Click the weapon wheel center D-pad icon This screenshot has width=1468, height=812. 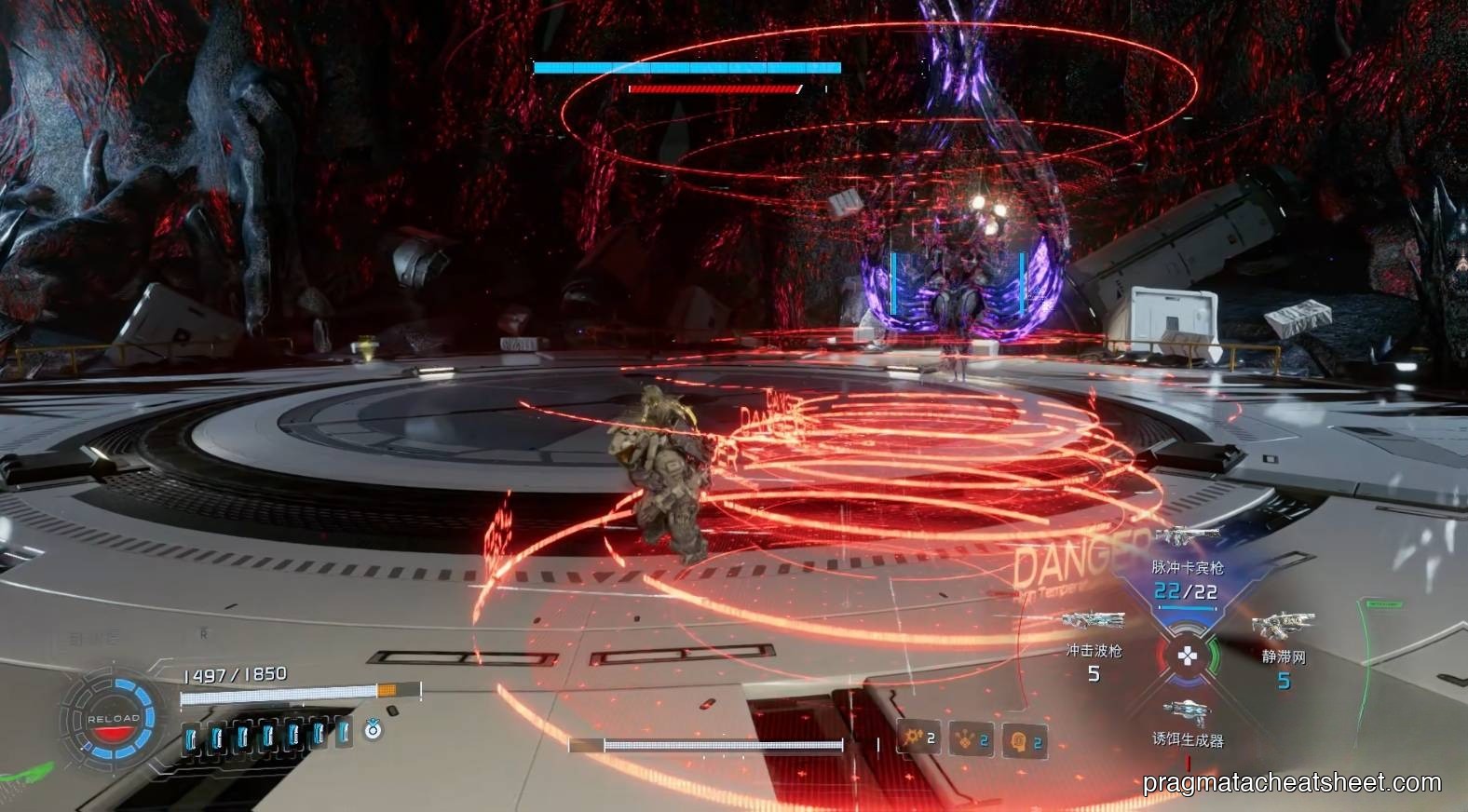1188,656
